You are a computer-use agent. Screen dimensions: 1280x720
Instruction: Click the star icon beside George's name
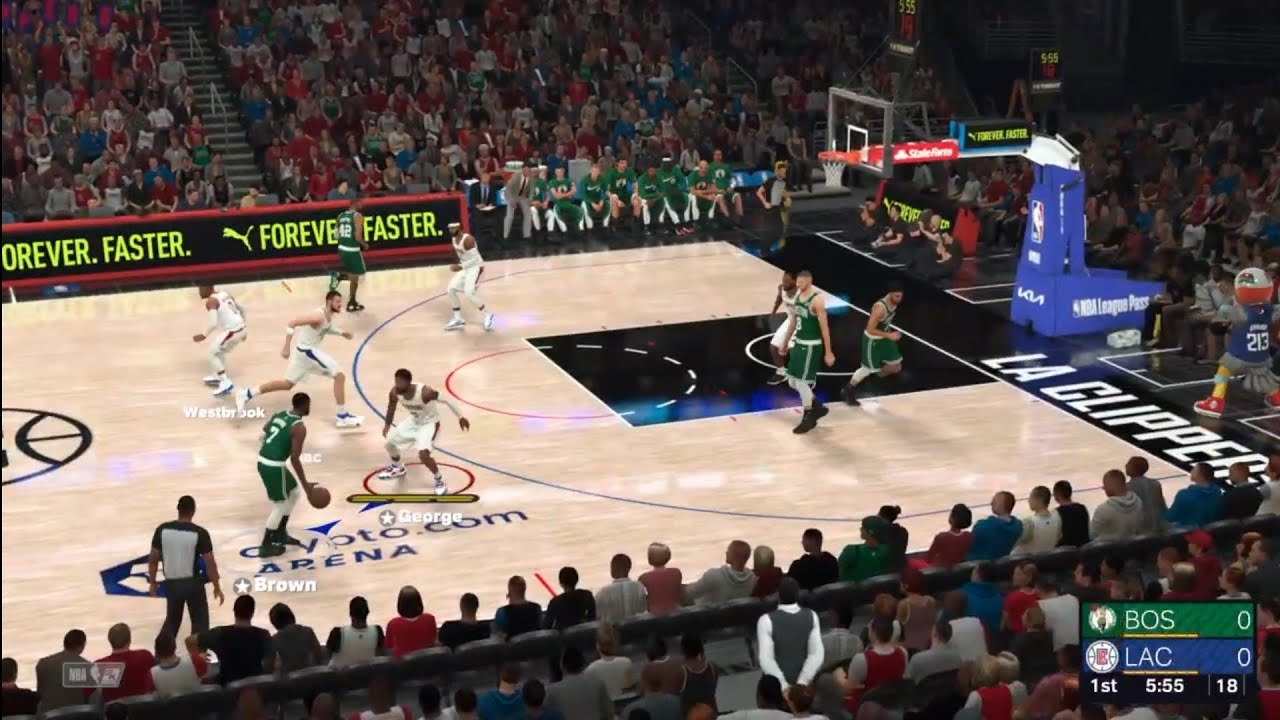pos(389,517)
